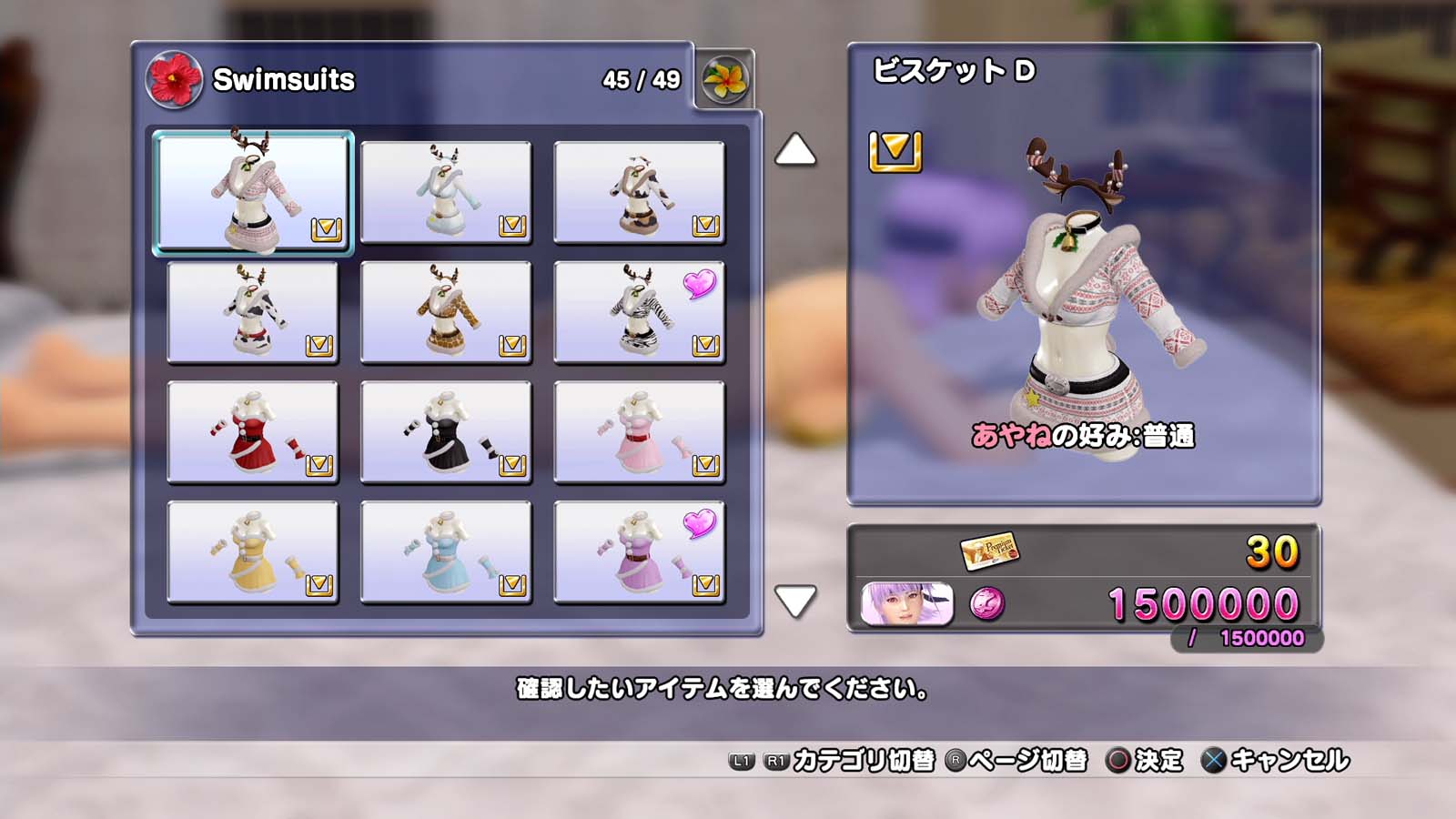Select the black Santa dress
Screen dimensions: 1456x819
pos(446,432)
